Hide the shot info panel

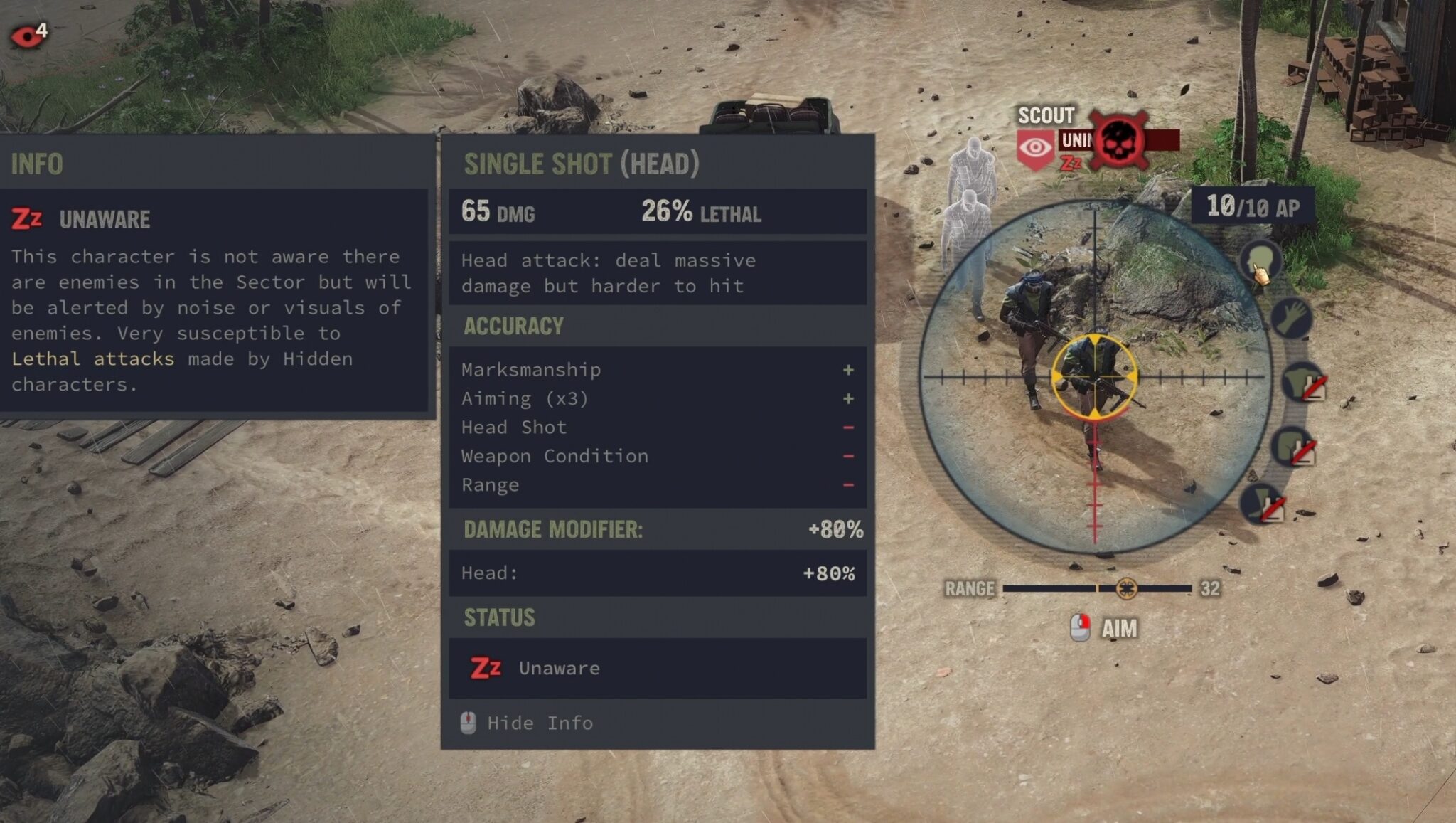(527, 723)
